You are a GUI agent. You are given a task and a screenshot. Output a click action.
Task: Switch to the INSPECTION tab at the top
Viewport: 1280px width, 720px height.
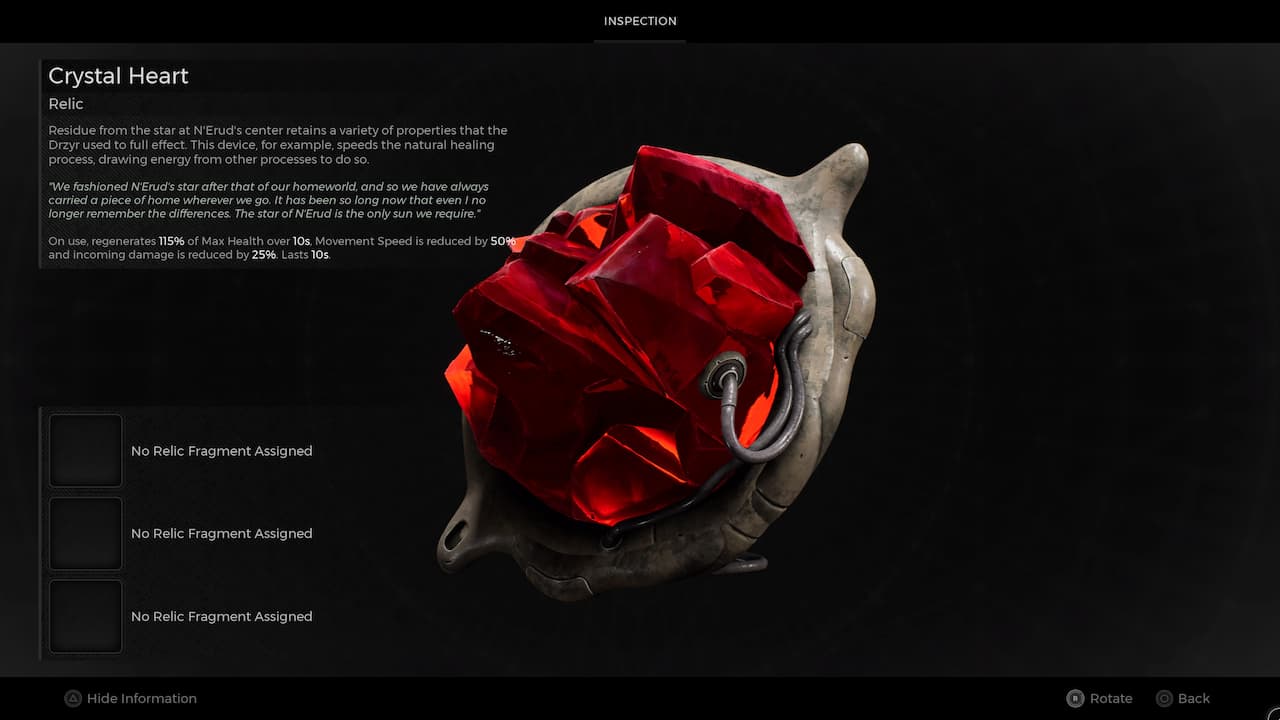(x=640, y=21)
